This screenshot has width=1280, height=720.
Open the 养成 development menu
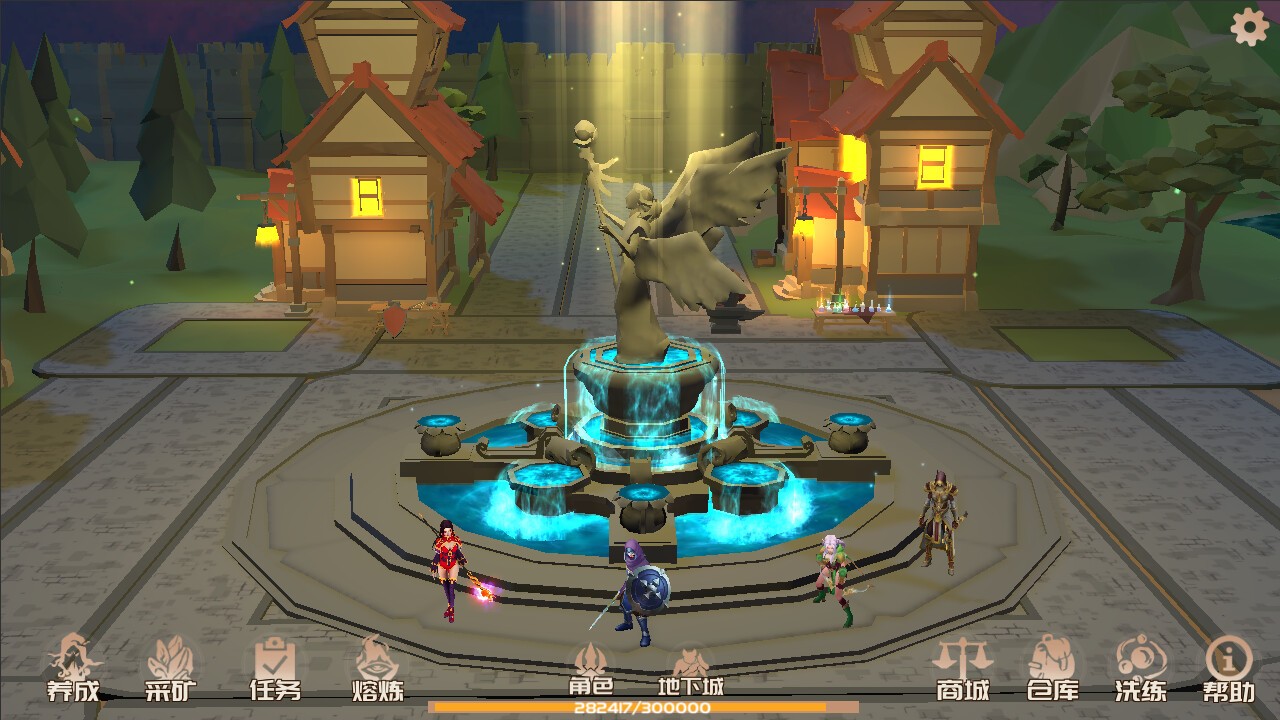pyautogui.click(x=73, y=668)
